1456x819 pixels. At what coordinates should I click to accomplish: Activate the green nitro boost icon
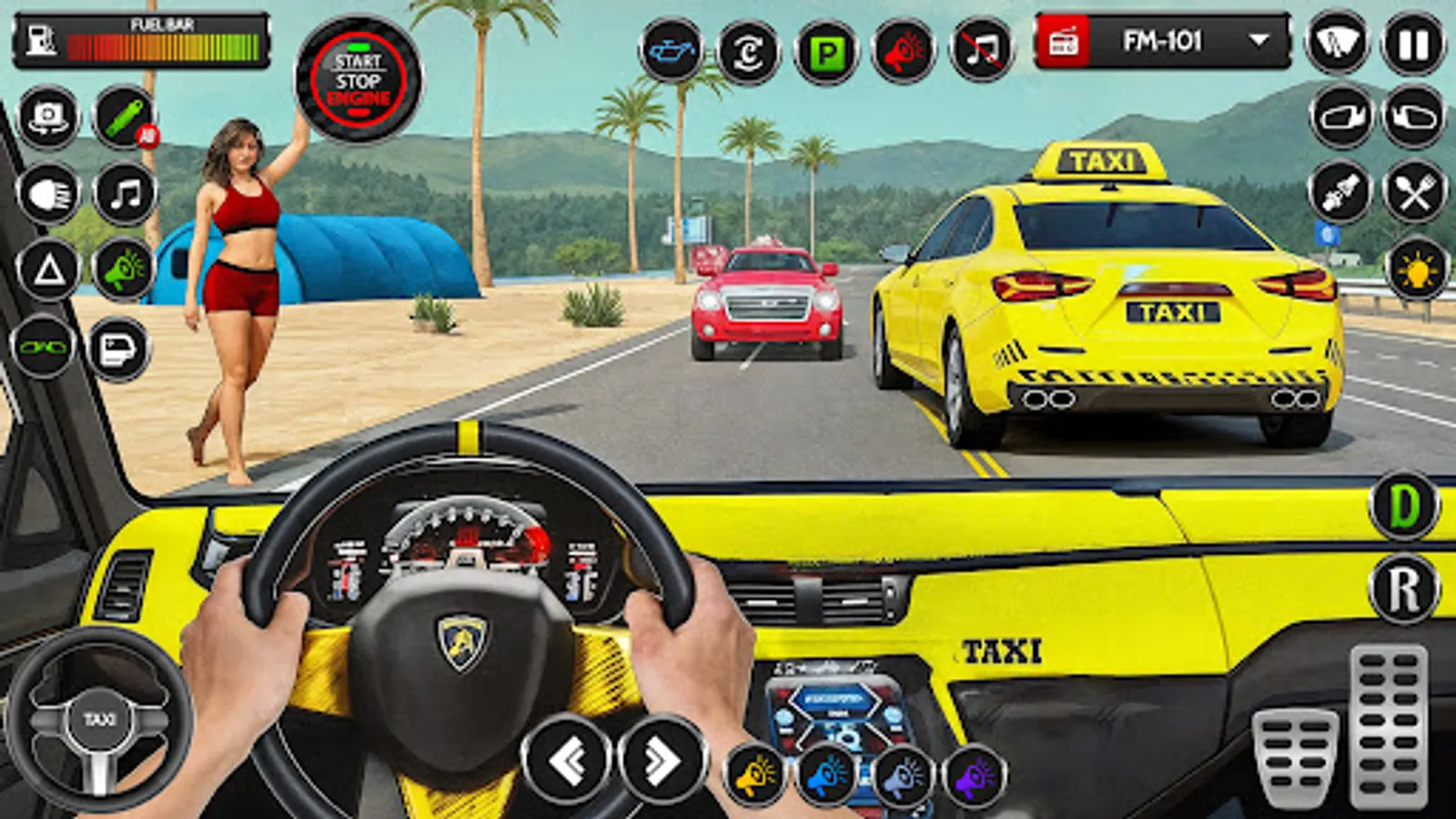123,118
